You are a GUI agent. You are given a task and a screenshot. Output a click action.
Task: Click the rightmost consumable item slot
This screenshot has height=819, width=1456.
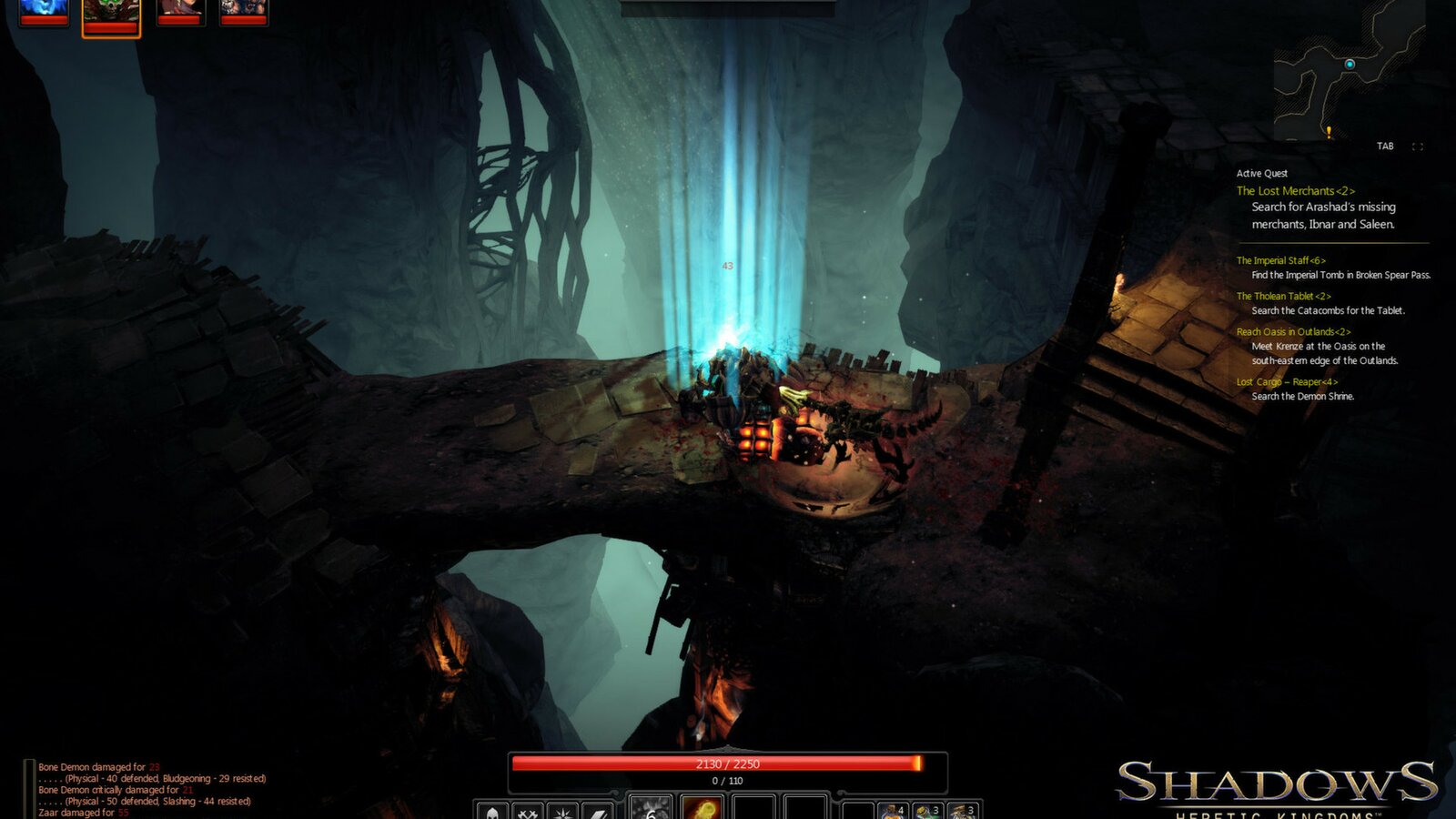963,810
